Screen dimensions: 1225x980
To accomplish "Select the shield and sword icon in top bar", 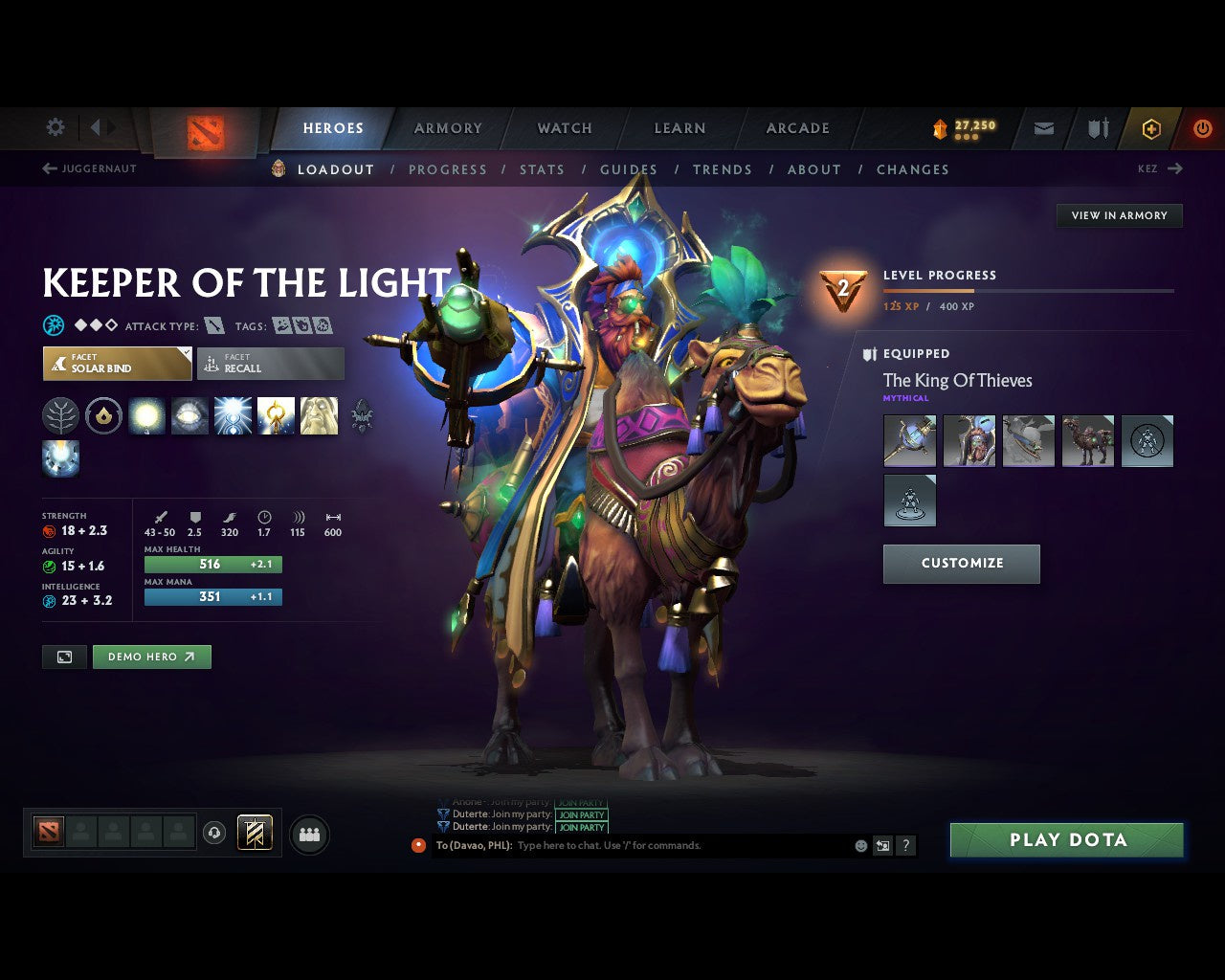I will point(1097,128).
